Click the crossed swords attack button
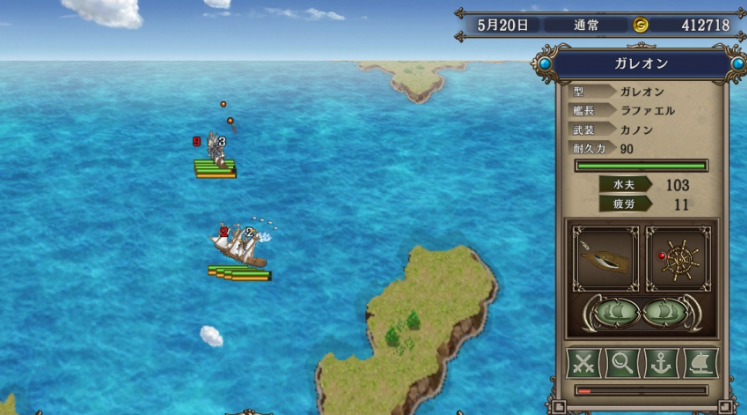 [582, 362]
